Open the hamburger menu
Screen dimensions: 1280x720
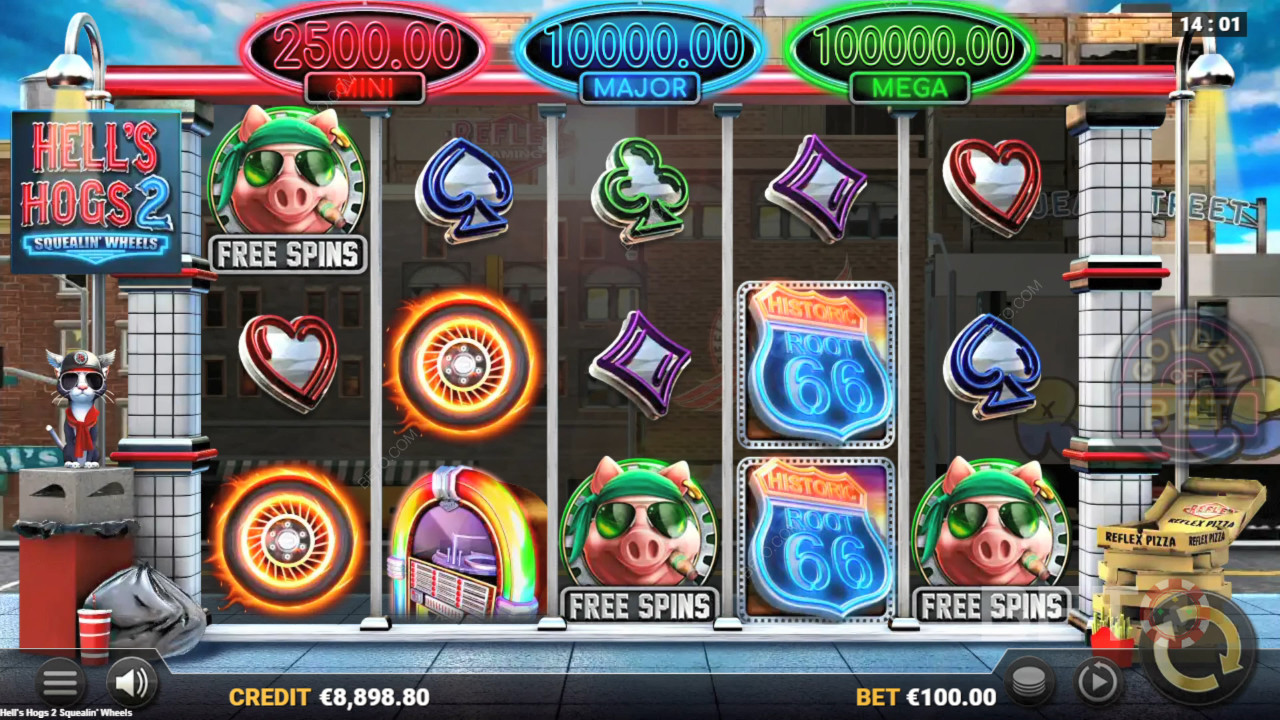60,683
